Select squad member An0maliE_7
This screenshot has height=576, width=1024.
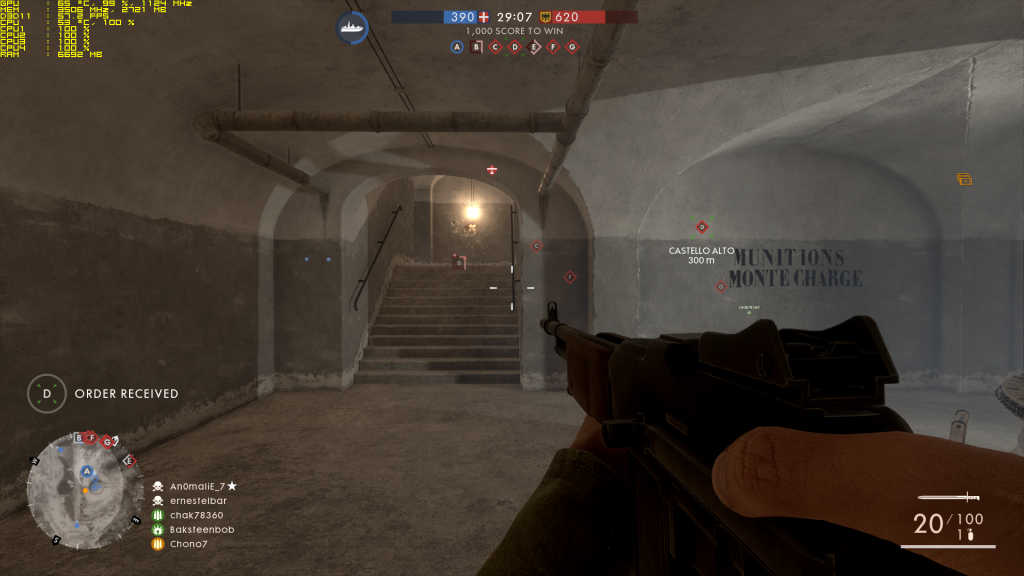click(x=196, y=485)
